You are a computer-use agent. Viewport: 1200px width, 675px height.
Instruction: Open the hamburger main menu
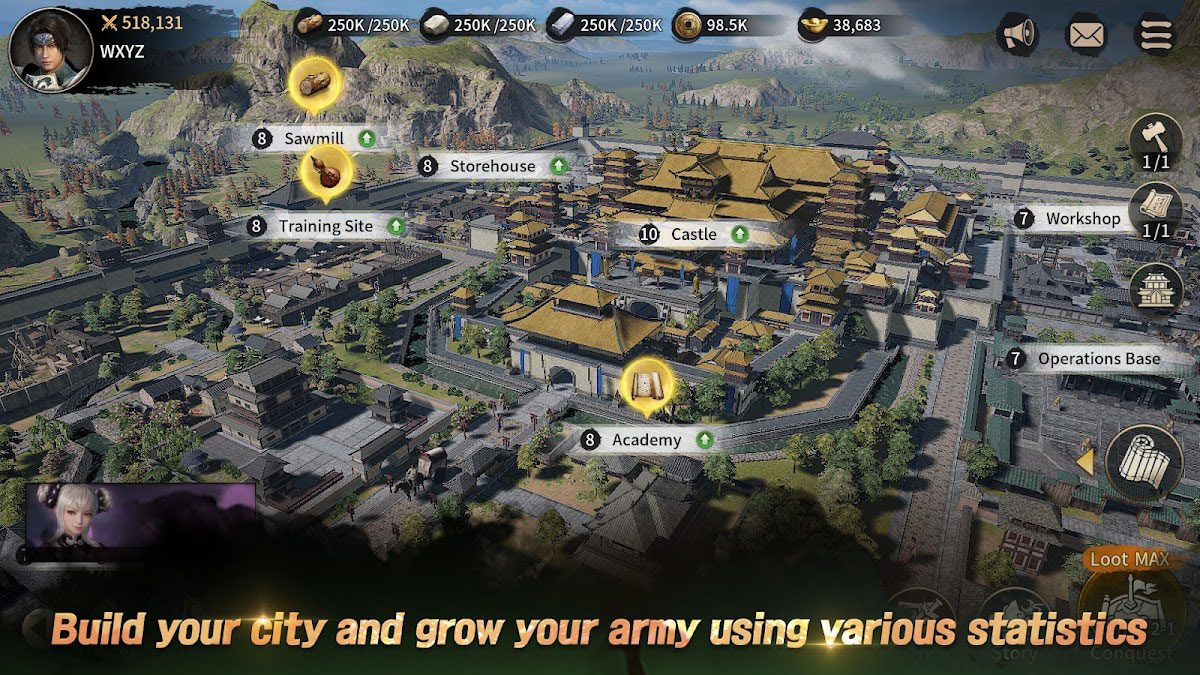pyautogui.click(x=1153, y=35)
